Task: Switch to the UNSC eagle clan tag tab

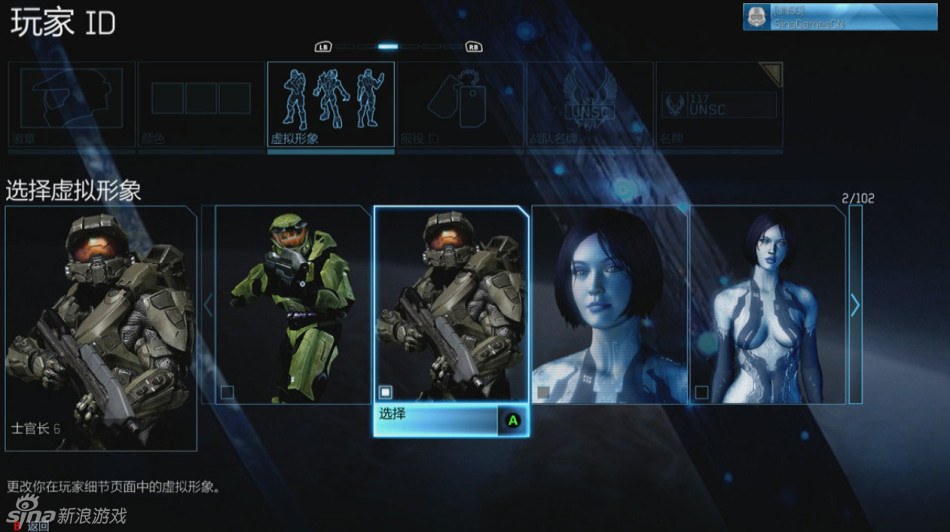Action: [589, 105]
